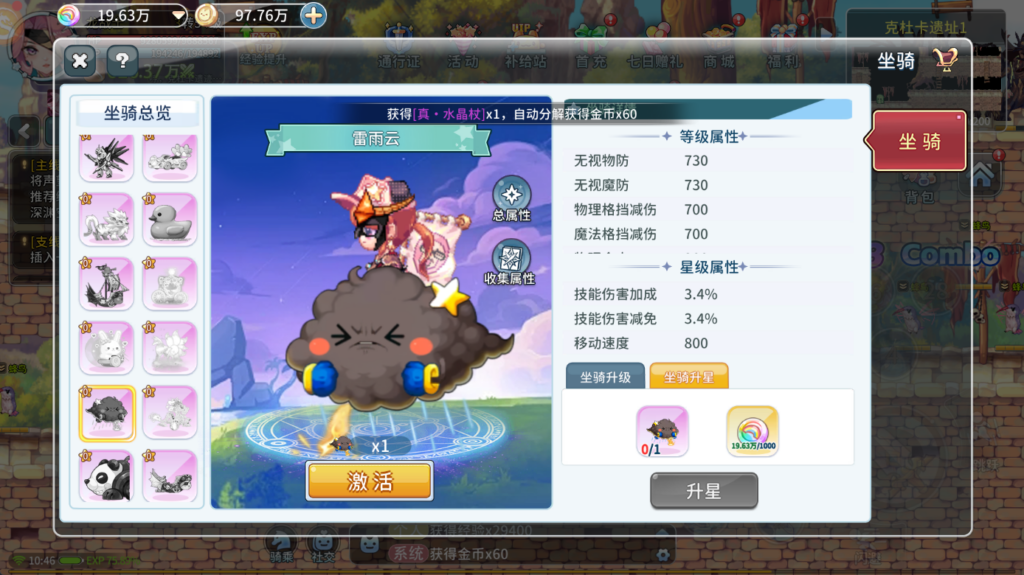Image resolution: width=1024 pixels, height=575 pixels.
Task: Choose the winged mecha mount
Action: [x=107, y=157]
